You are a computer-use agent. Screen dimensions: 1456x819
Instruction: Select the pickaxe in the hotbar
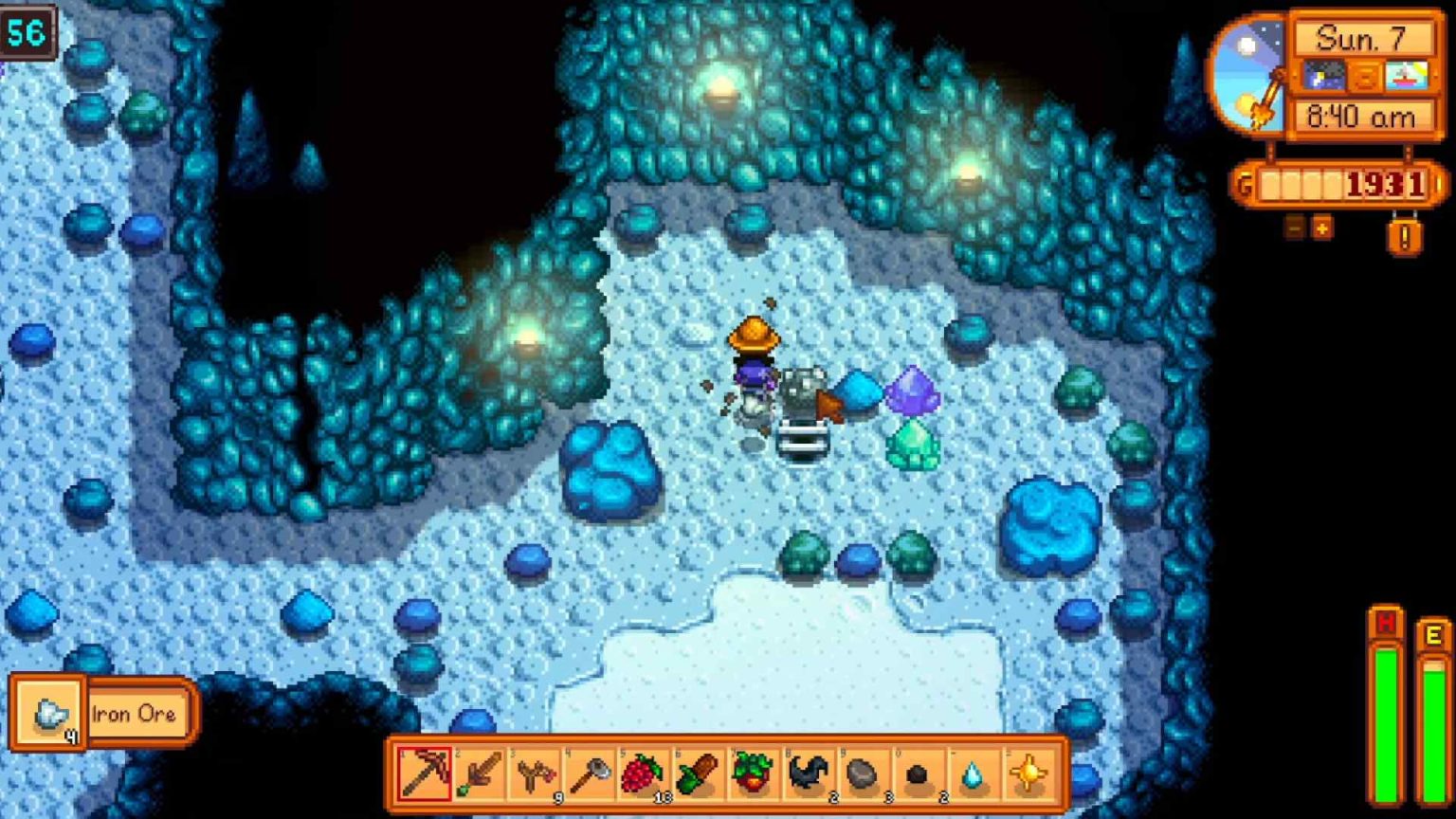pos(424,773)
